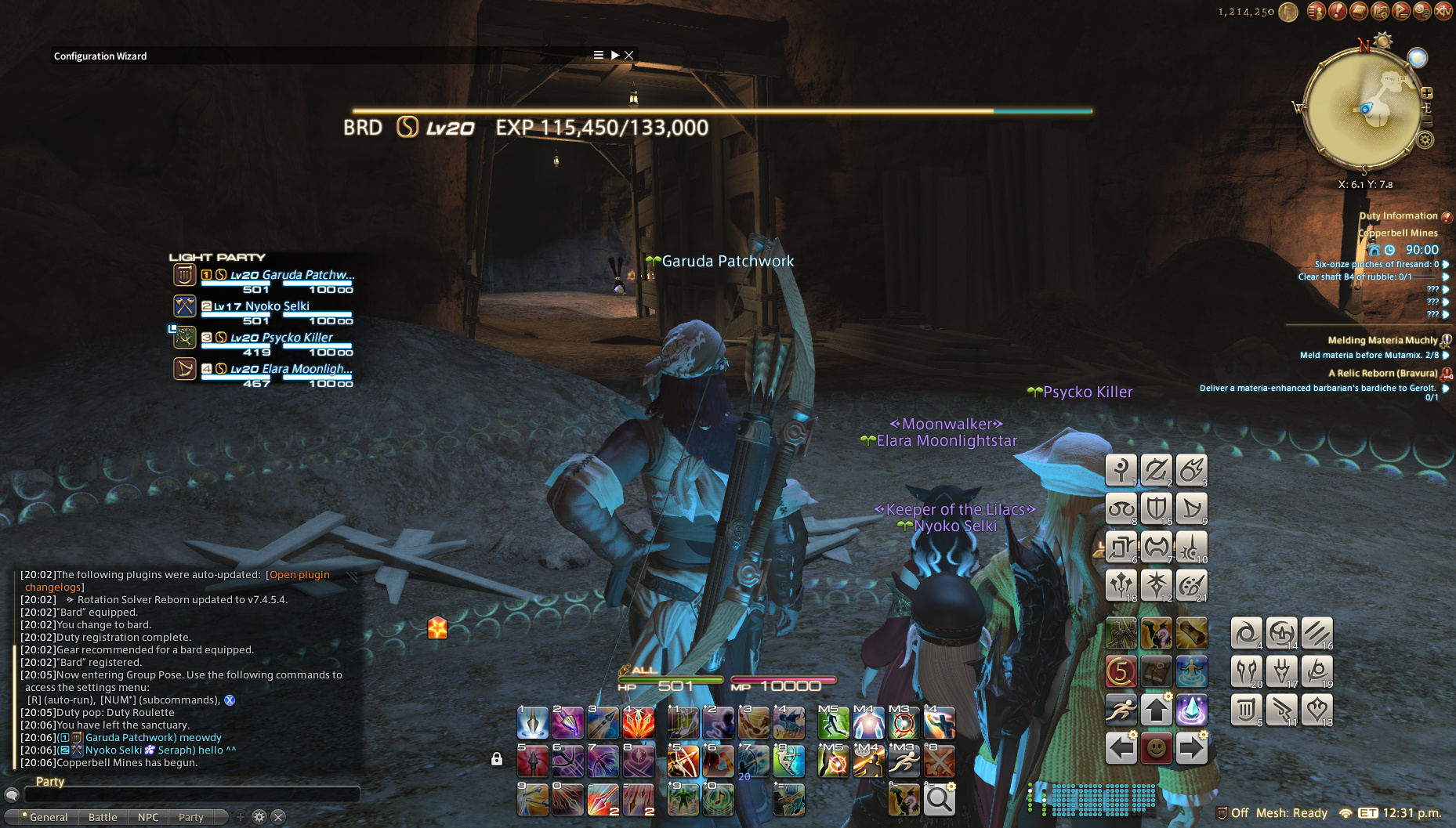
Task: Click the lock icon beside the hotbar
Action: point(497,758)
